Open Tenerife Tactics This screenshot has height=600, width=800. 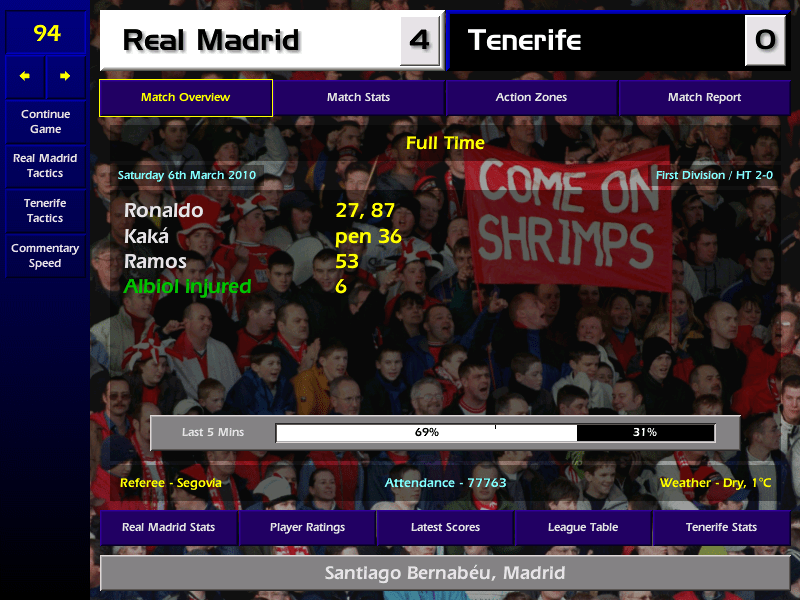[45, 210]
